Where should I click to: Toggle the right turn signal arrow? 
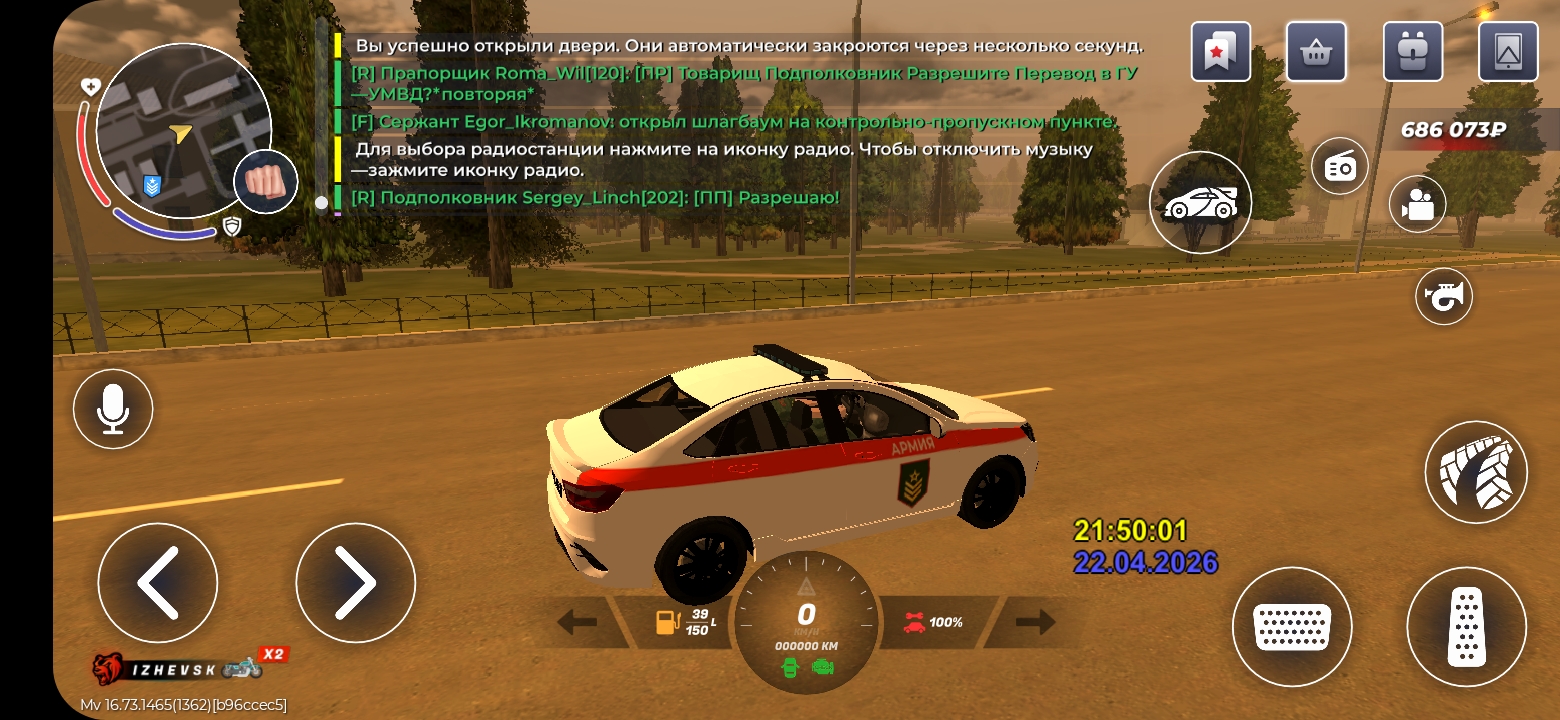coord(1035,623)
